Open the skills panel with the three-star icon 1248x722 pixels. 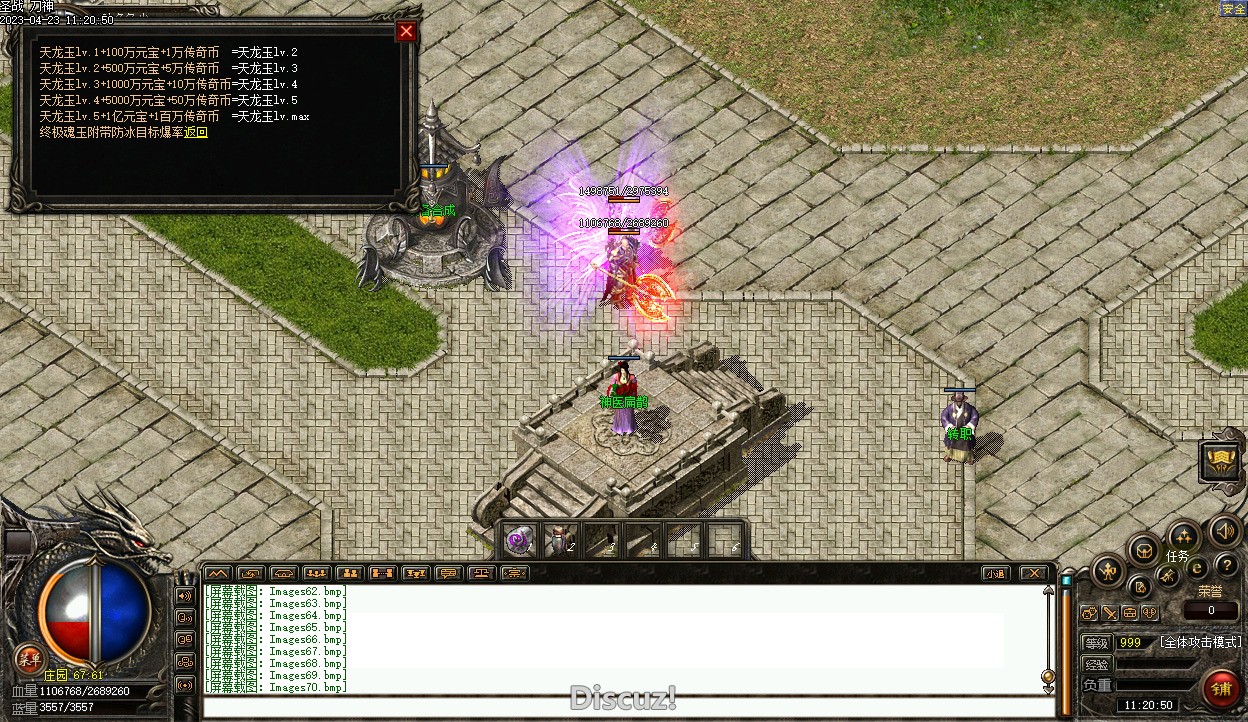point(1184,535)
